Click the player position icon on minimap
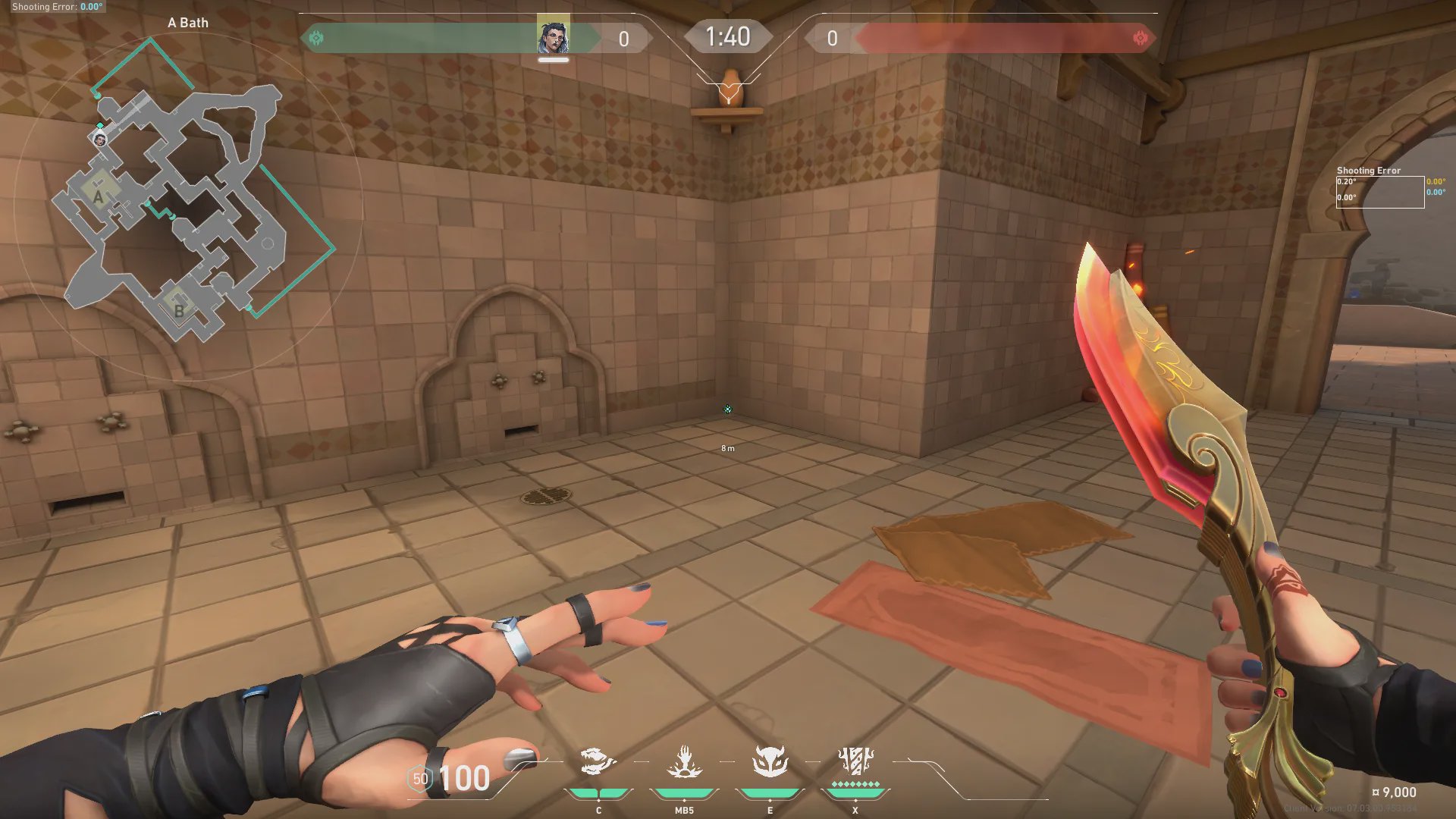Image resolution: width=1456 pixels, height=819 pixels. click(x=99, y=140)
